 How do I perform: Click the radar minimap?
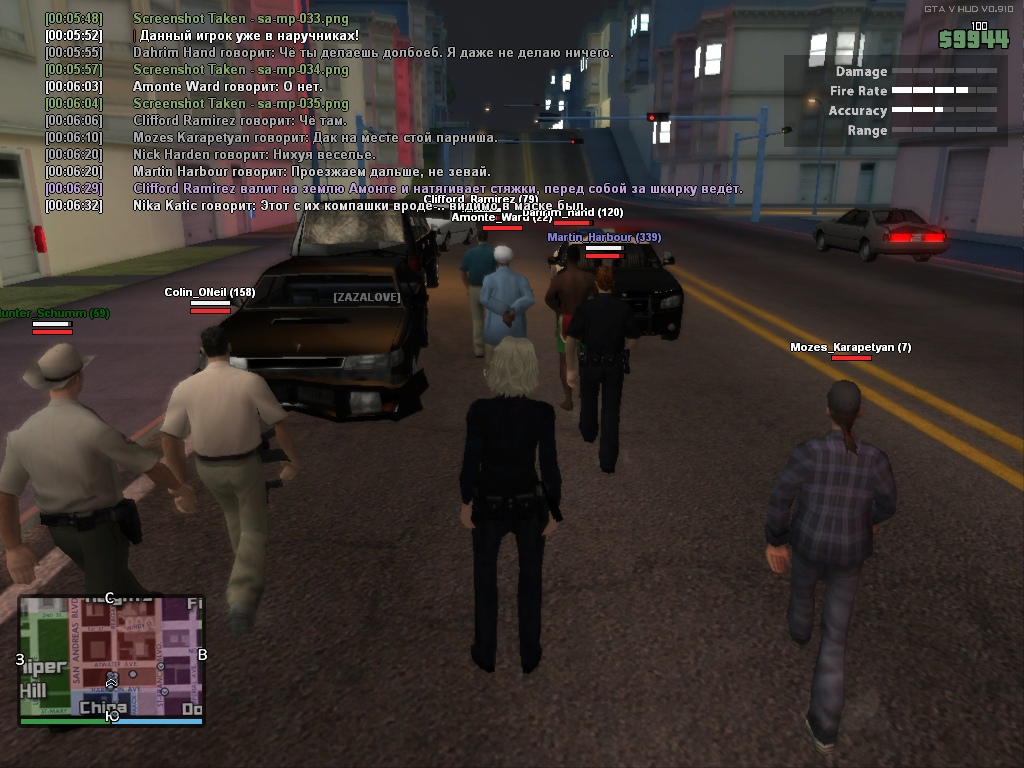pyautogui.click(x=111, y=659)
